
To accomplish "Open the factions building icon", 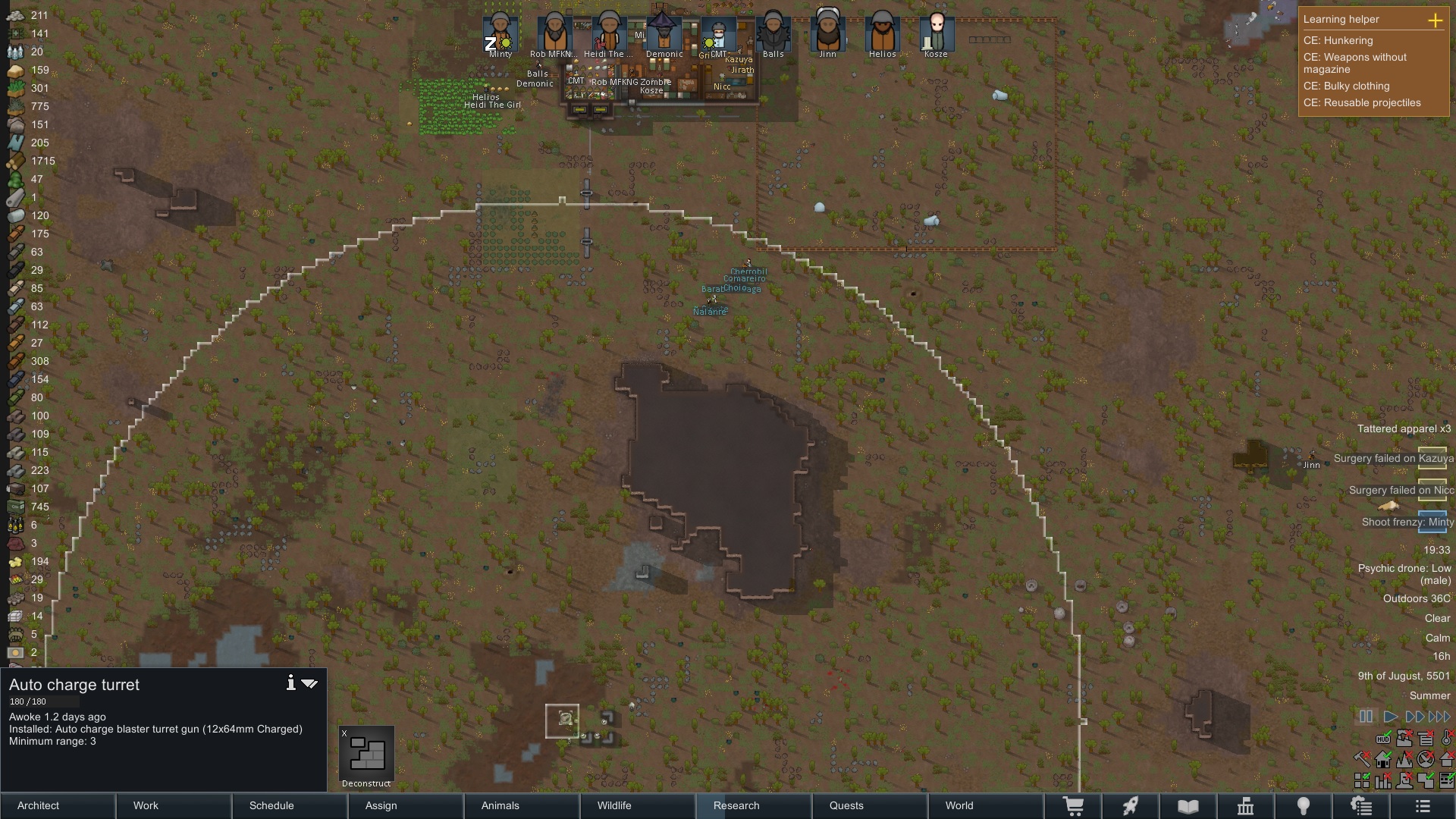I will [1246, 805].
